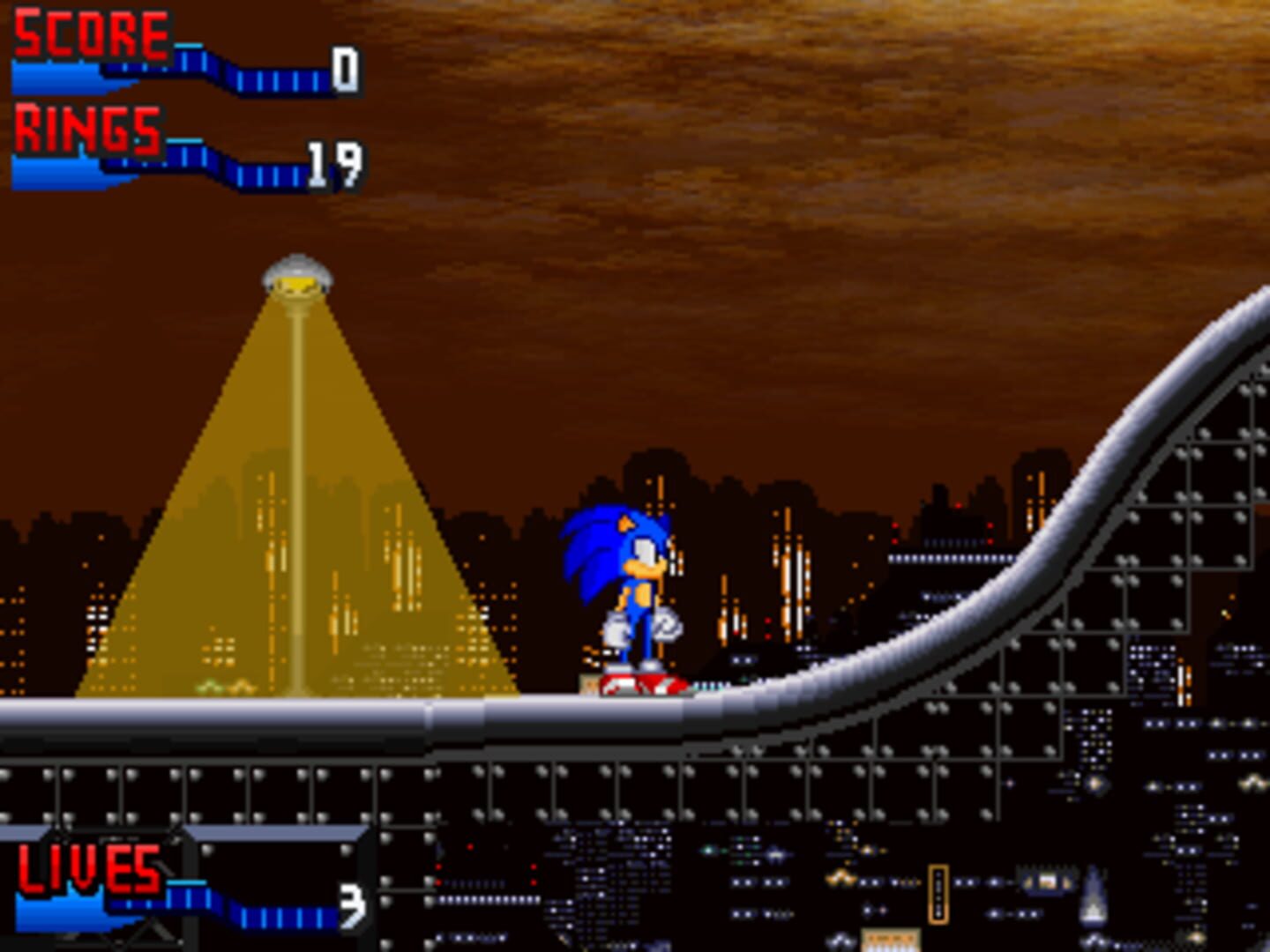Click the SCORE label icon
The width and height of the screenshot is (1270, 952).
88,35
